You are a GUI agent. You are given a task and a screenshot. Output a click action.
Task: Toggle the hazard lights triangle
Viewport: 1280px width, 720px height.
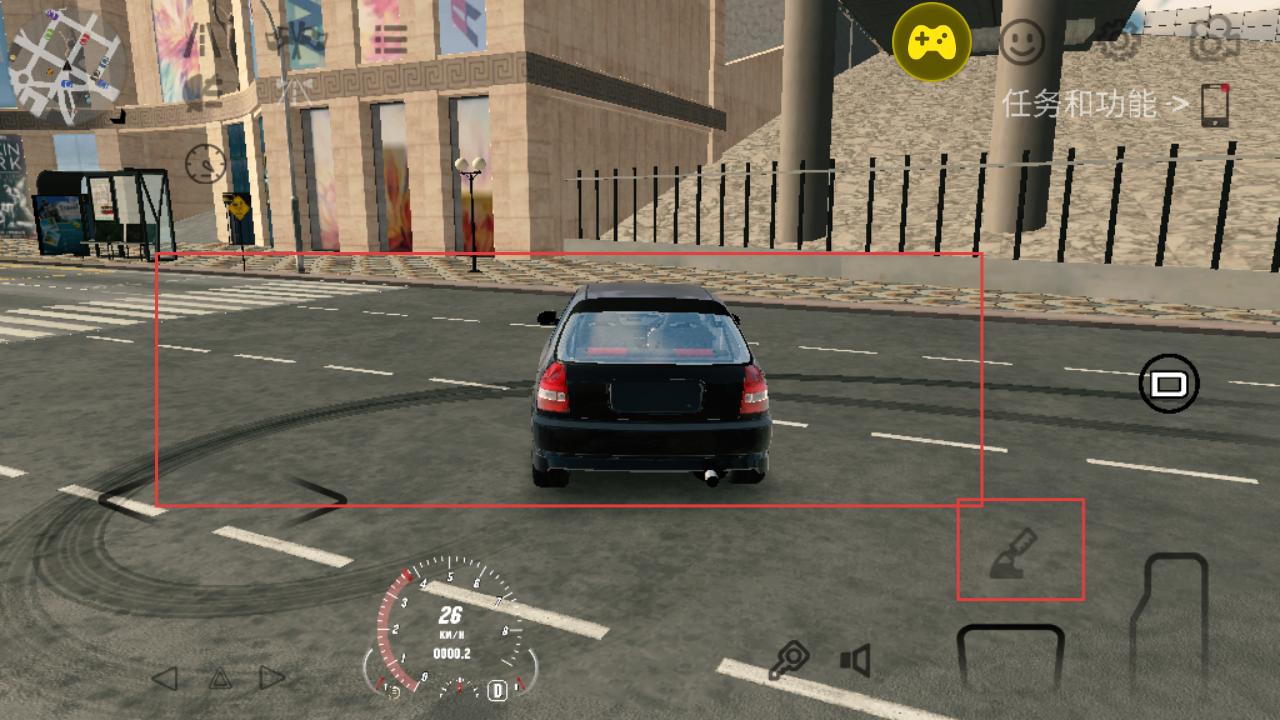pos(220,679)
